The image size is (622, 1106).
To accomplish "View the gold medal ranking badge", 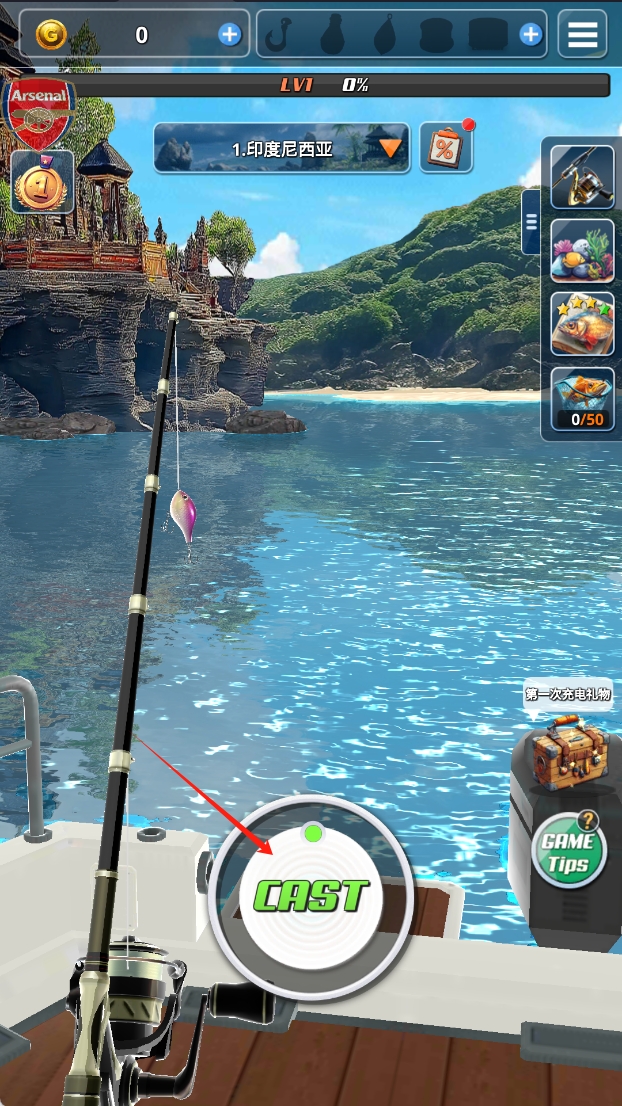I will [x=42, y=181].
